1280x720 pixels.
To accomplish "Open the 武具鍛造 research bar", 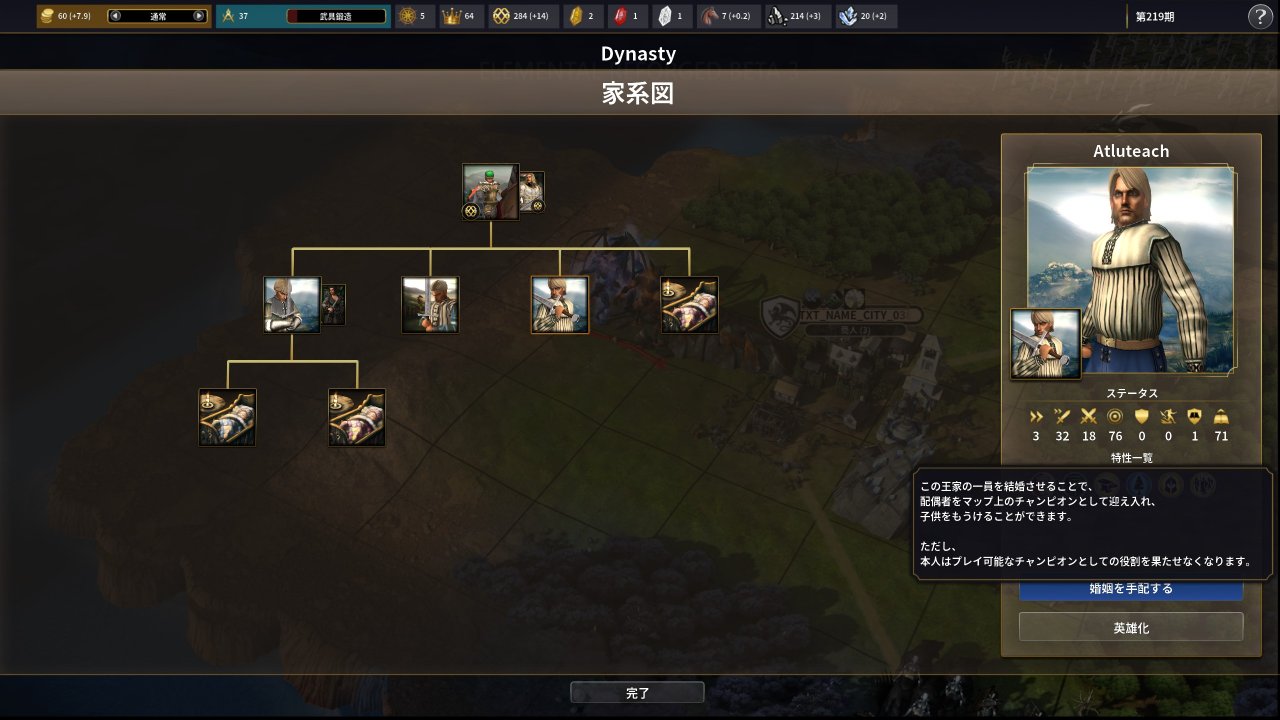I will pos(336,16).
